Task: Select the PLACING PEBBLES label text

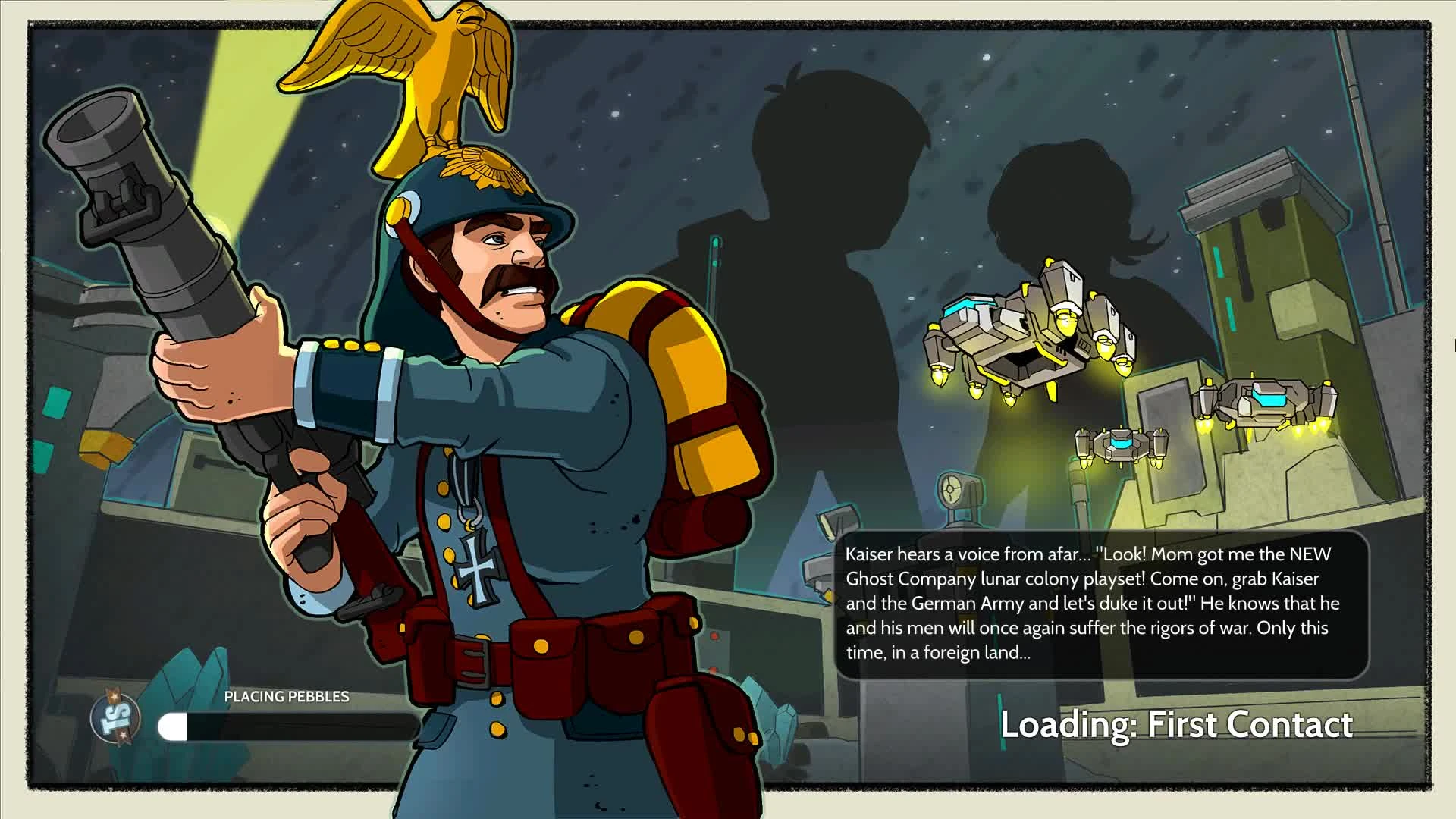Action: point(286,696)
